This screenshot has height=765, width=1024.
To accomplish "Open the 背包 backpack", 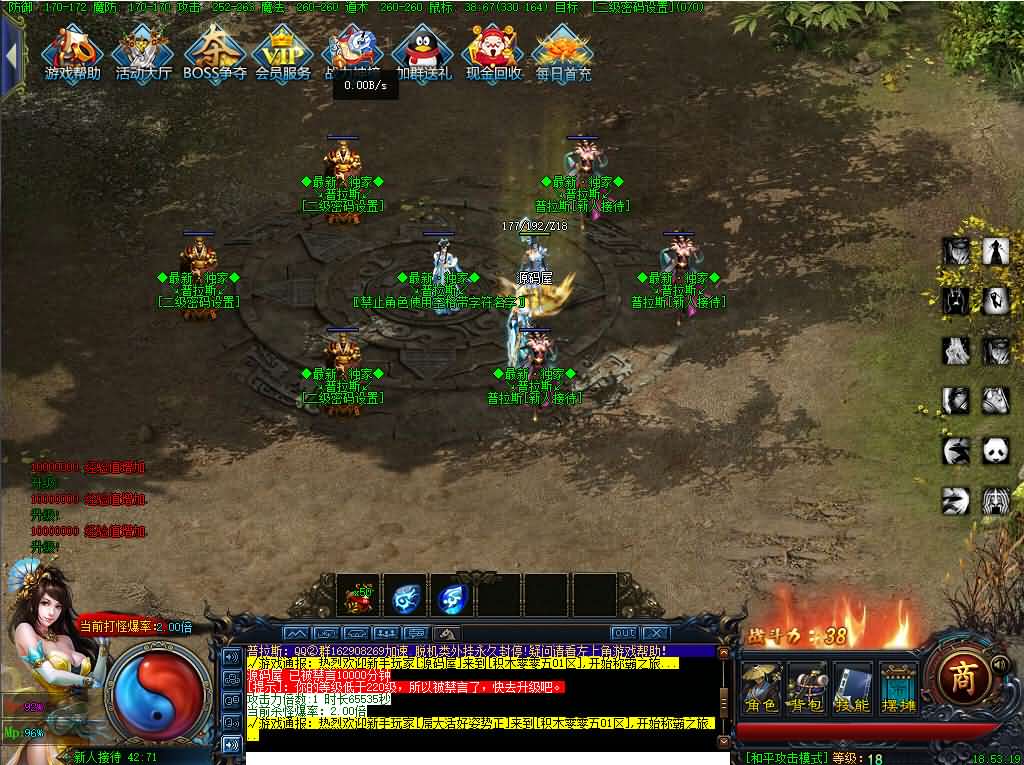I will (x=807, y=687).
